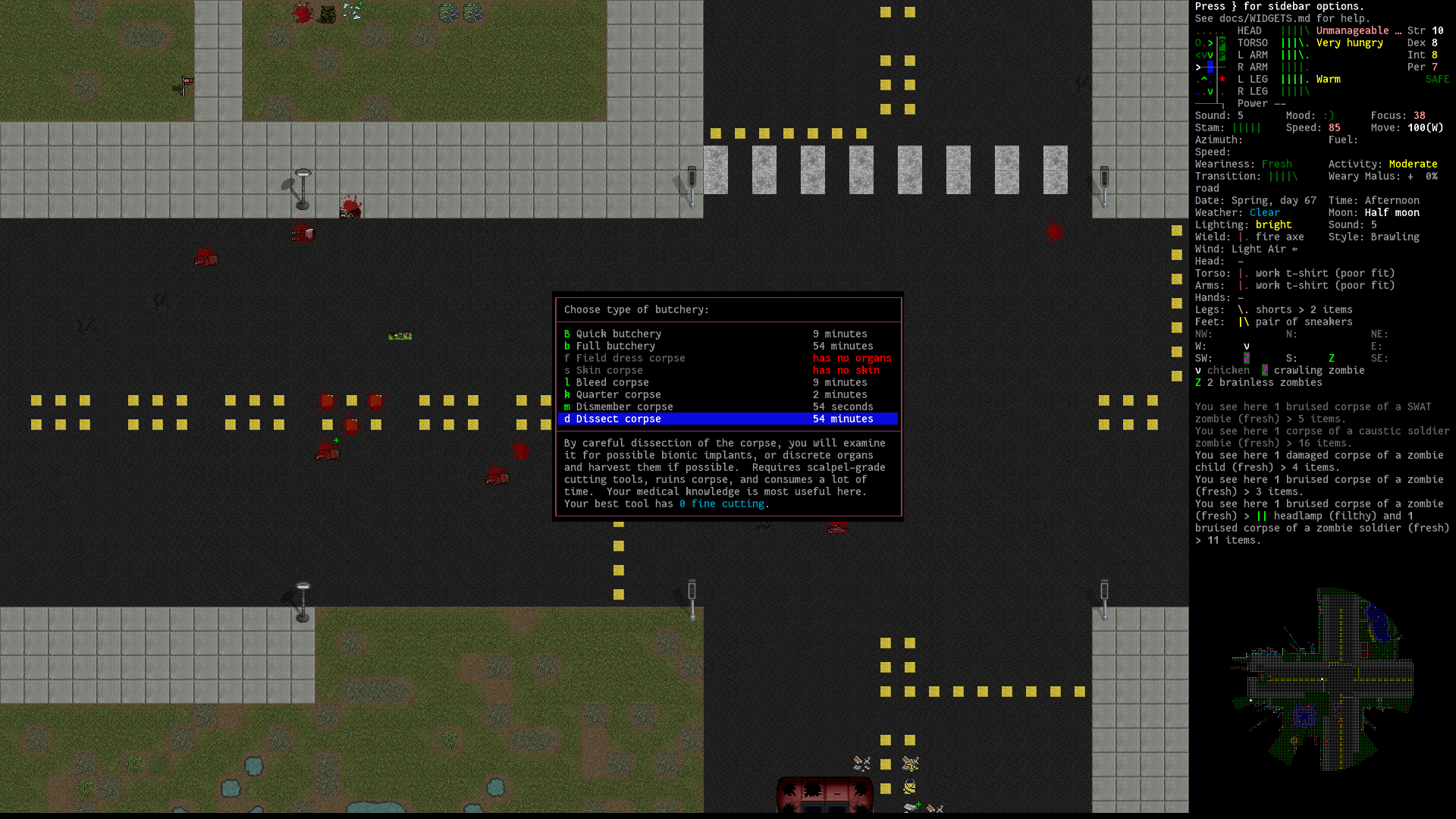The height and width of the screenshot is (819, 1456).
Task: Click the crawling zombie icon in creature list
Action: [x=1264, y=371]
